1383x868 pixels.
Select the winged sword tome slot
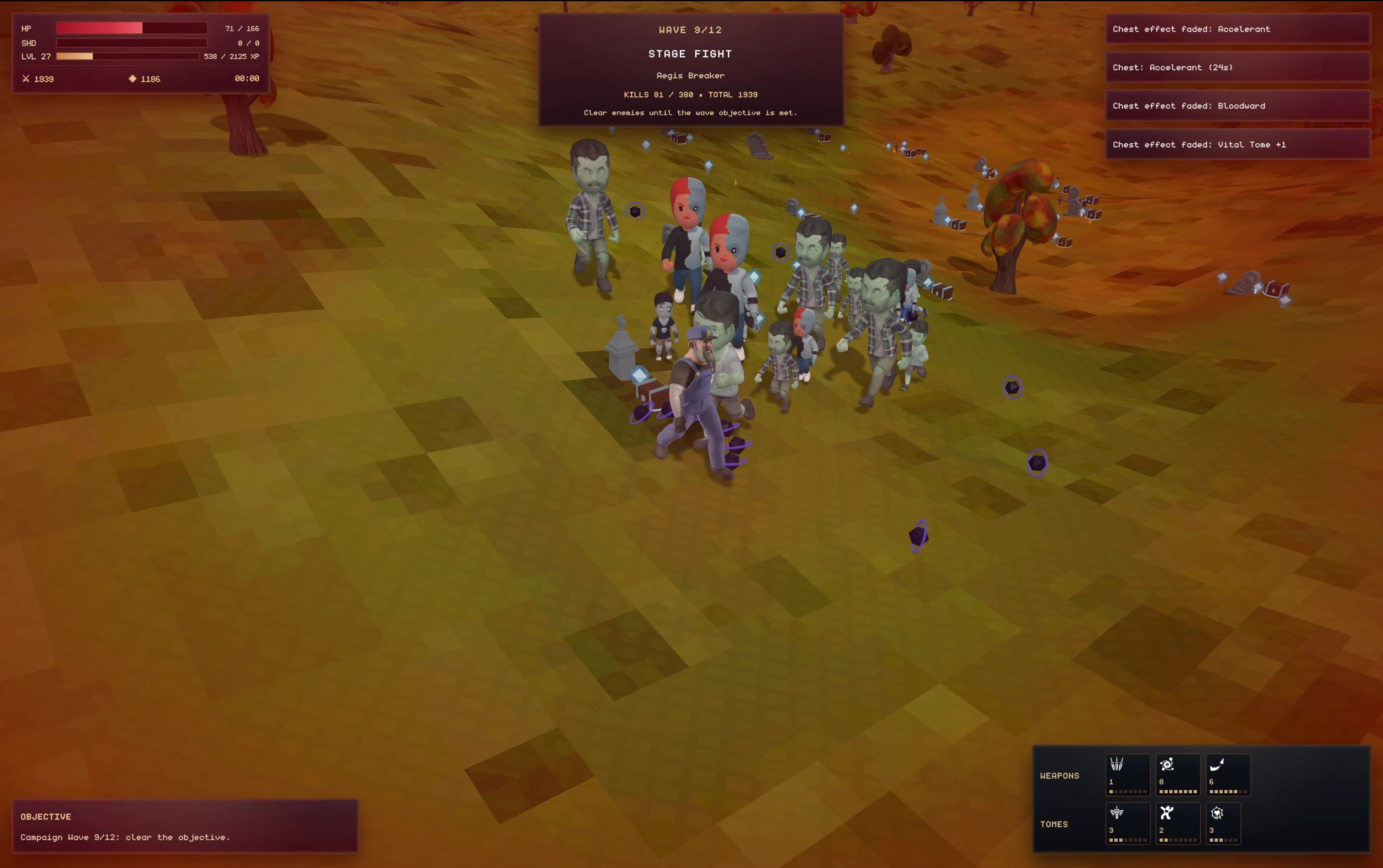1127,823
